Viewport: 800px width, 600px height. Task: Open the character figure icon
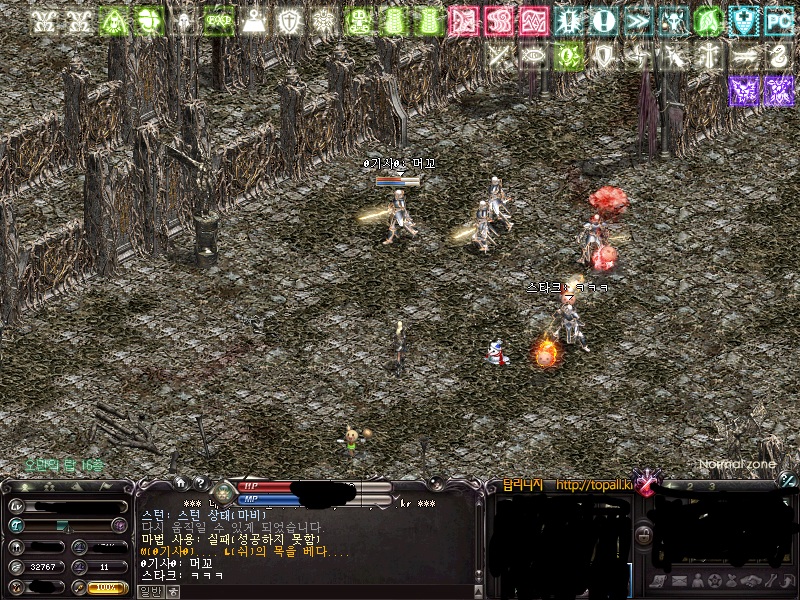(697, 581)
